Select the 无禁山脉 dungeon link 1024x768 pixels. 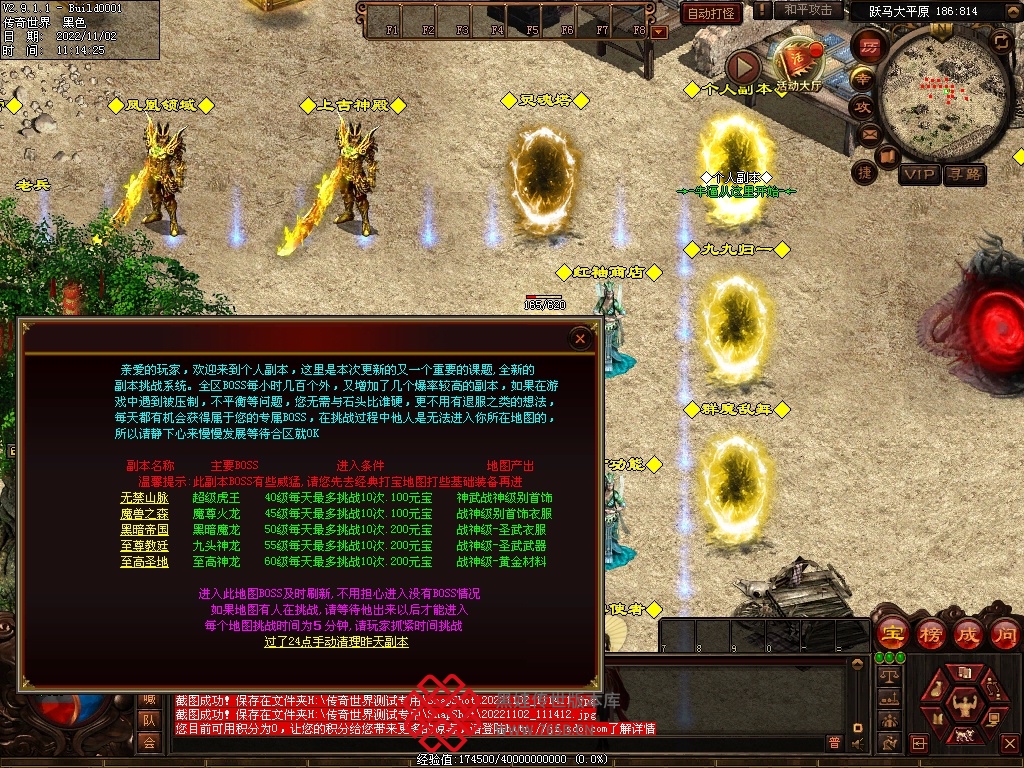(x=145, y=497)
